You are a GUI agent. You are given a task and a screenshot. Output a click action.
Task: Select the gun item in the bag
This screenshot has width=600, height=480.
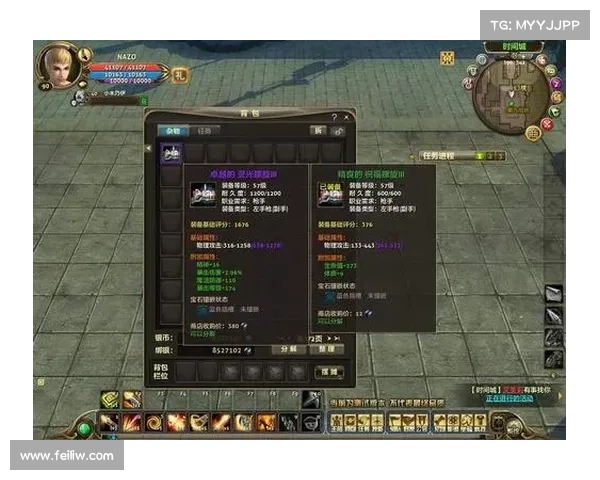pos(172,153)
